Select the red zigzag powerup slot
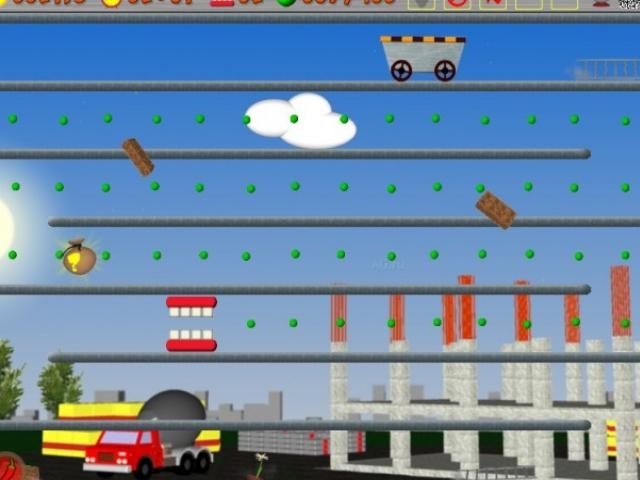 (492, 4)
